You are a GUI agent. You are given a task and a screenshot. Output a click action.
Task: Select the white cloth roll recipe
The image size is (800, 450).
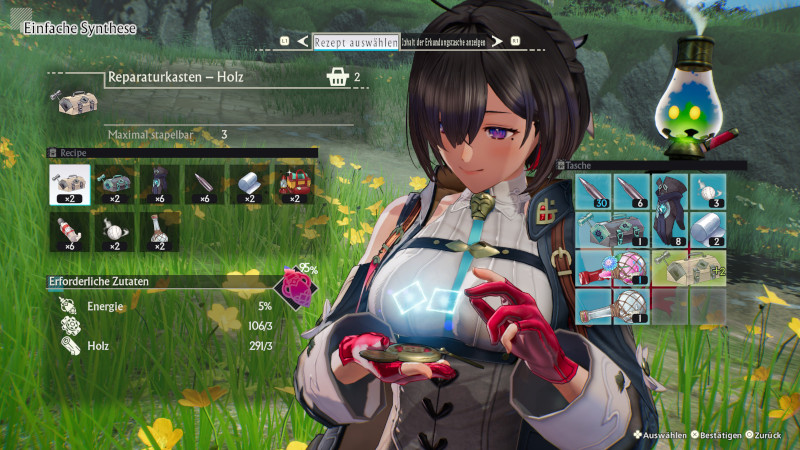247,184
